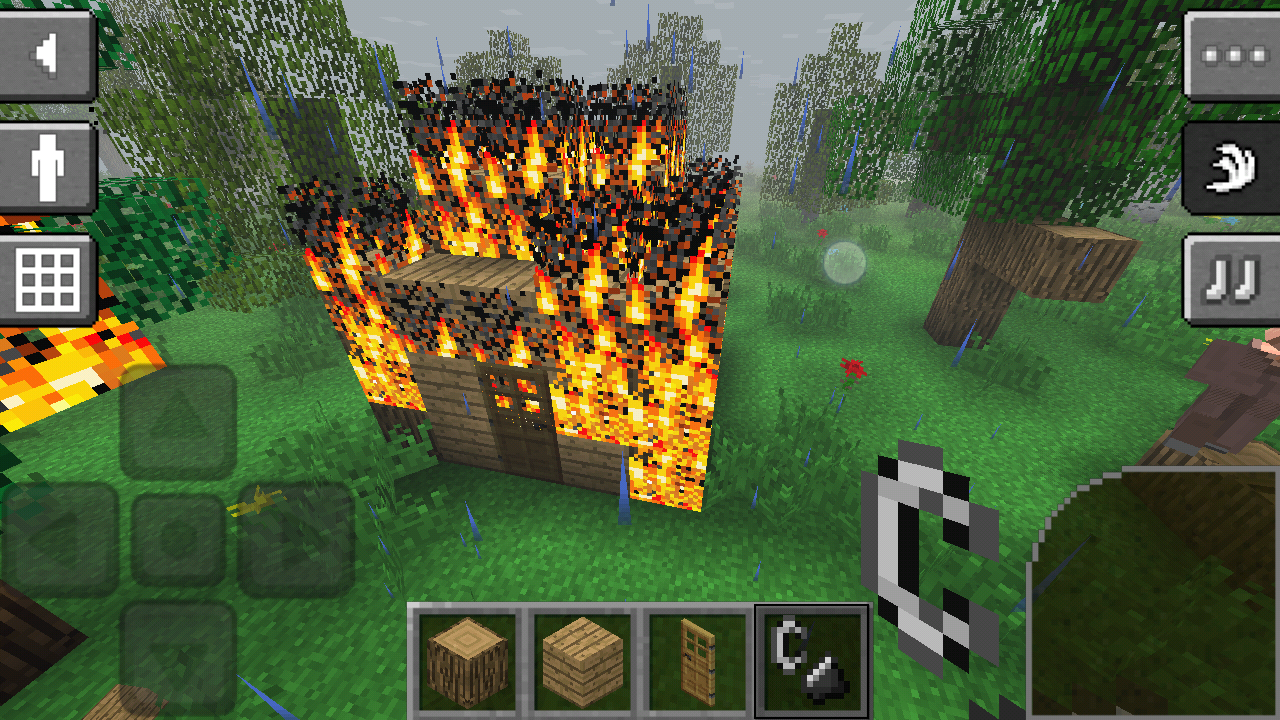
Task: Tap the translucent look pad
Action: [1155, 595]
